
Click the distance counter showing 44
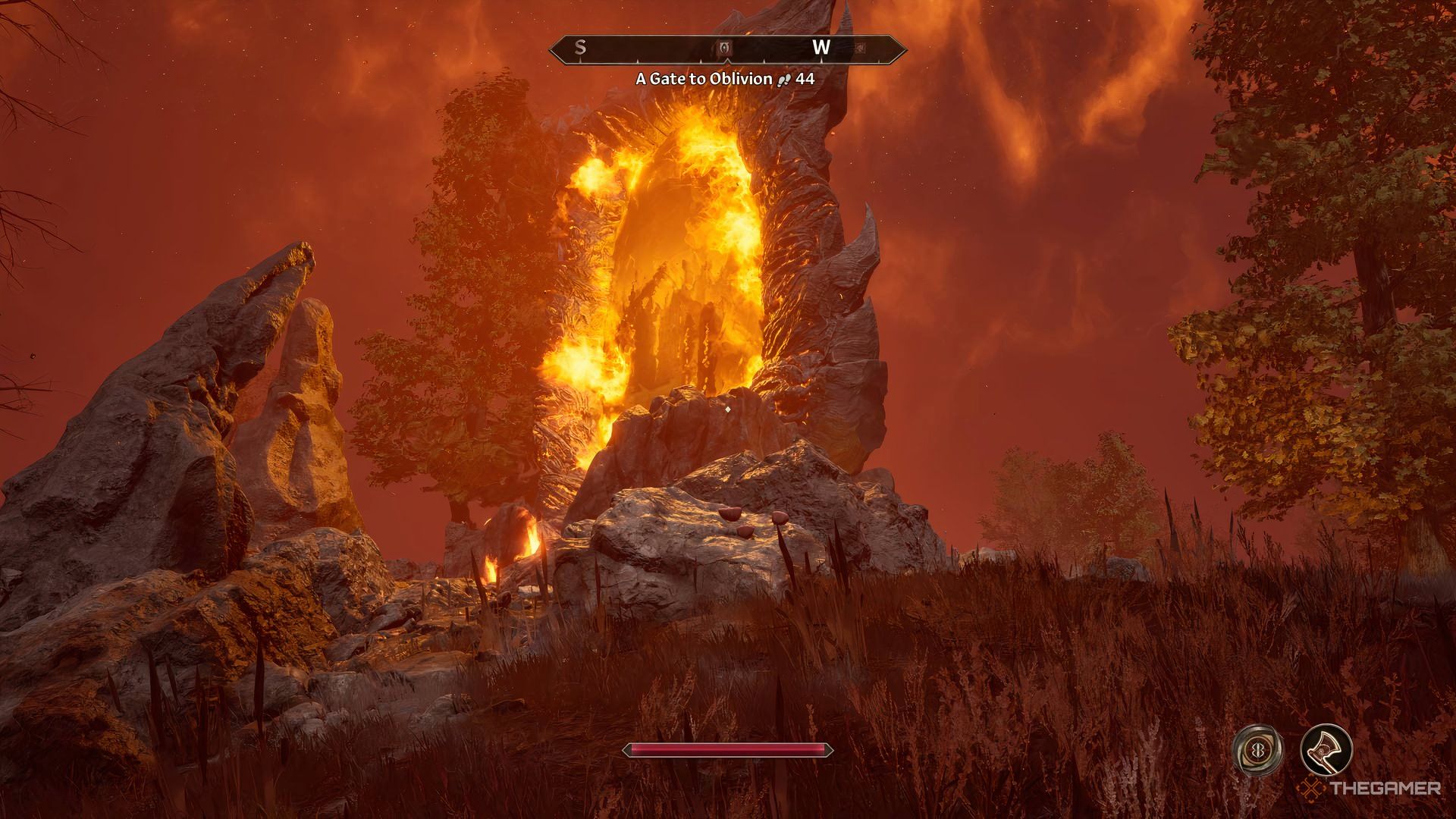point(805,79)
